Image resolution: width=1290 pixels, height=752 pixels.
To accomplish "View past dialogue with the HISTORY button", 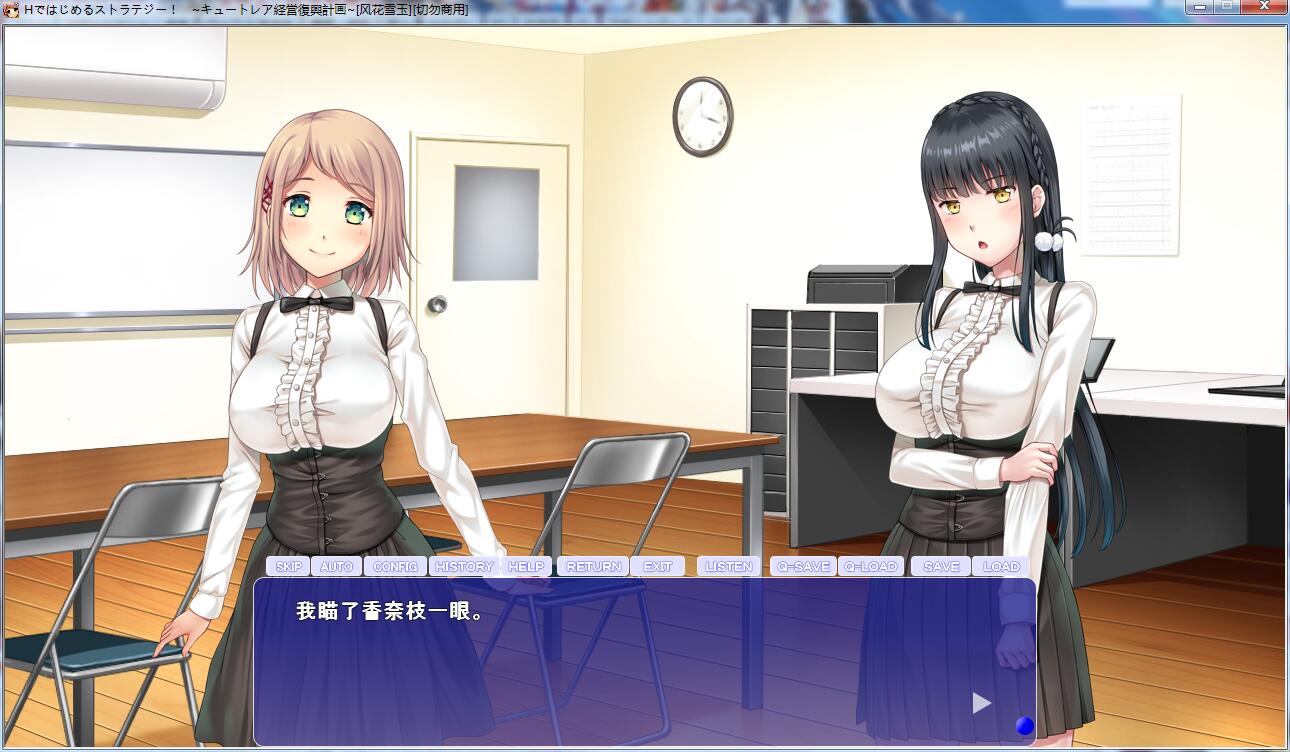I will [462, 566].
